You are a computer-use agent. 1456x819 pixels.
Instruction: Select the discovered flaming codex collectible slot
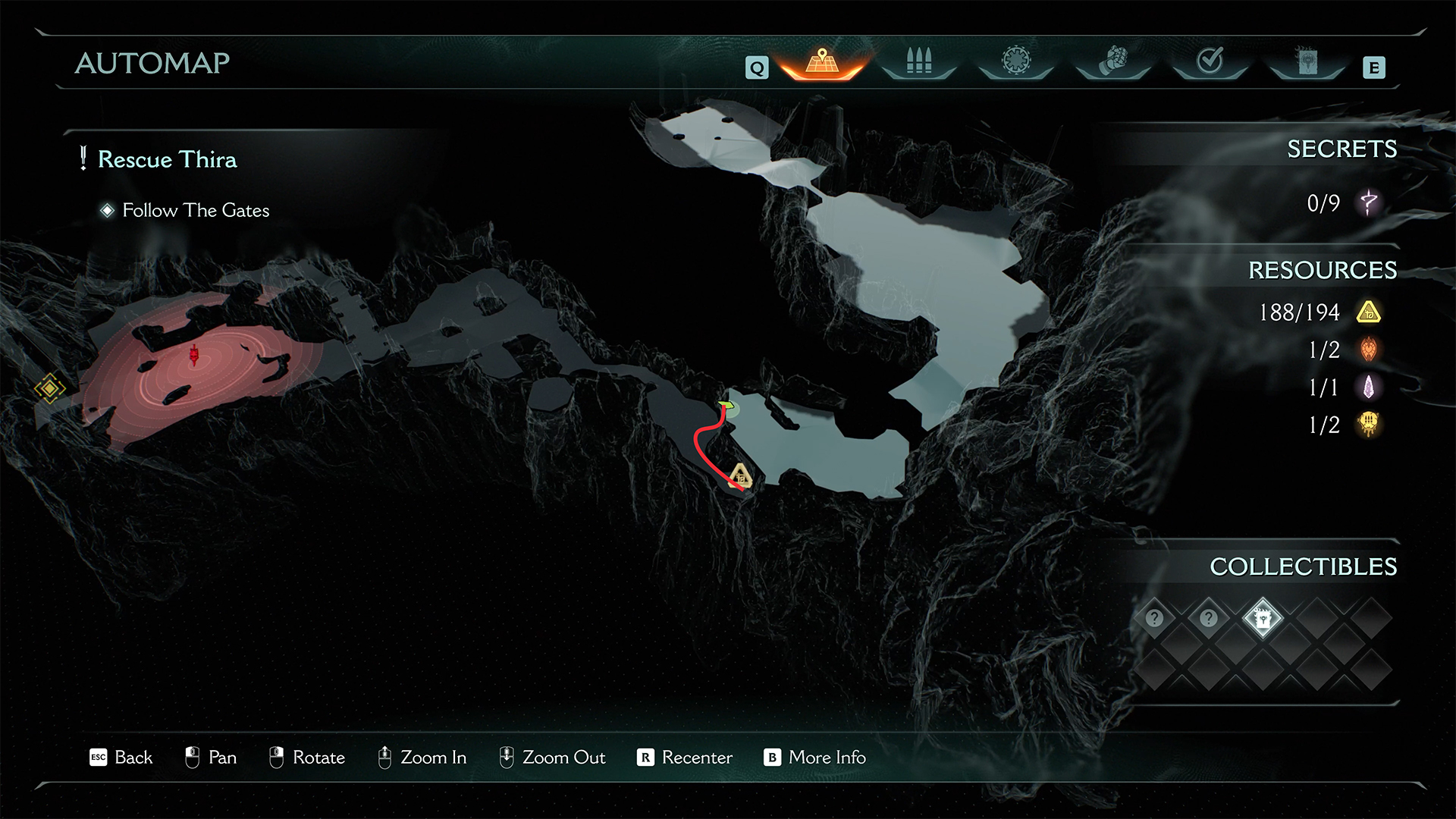[1263, 619]
